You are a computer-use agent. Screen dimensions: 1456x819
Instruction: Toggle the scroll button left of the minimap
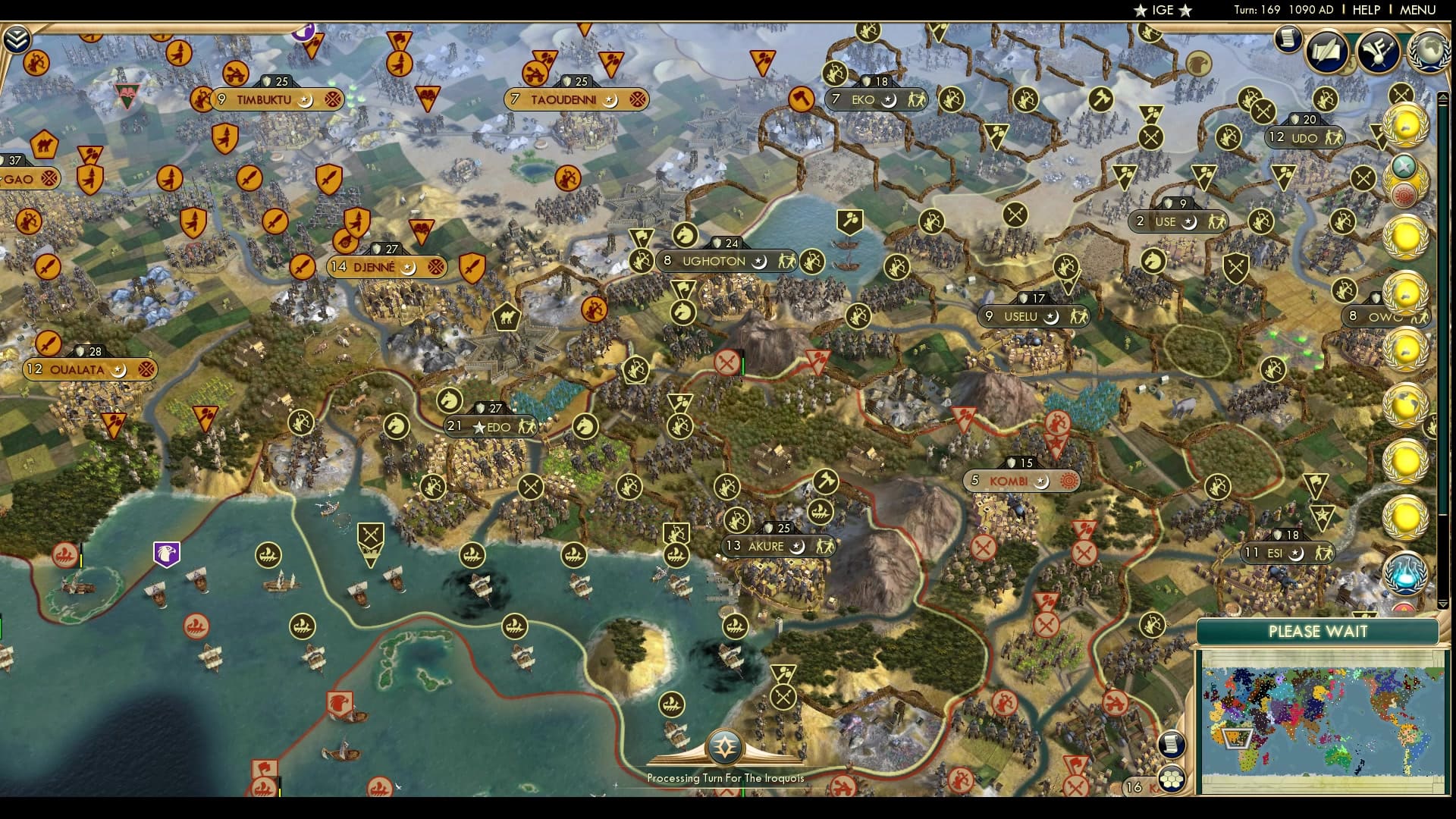[1172, 743]
